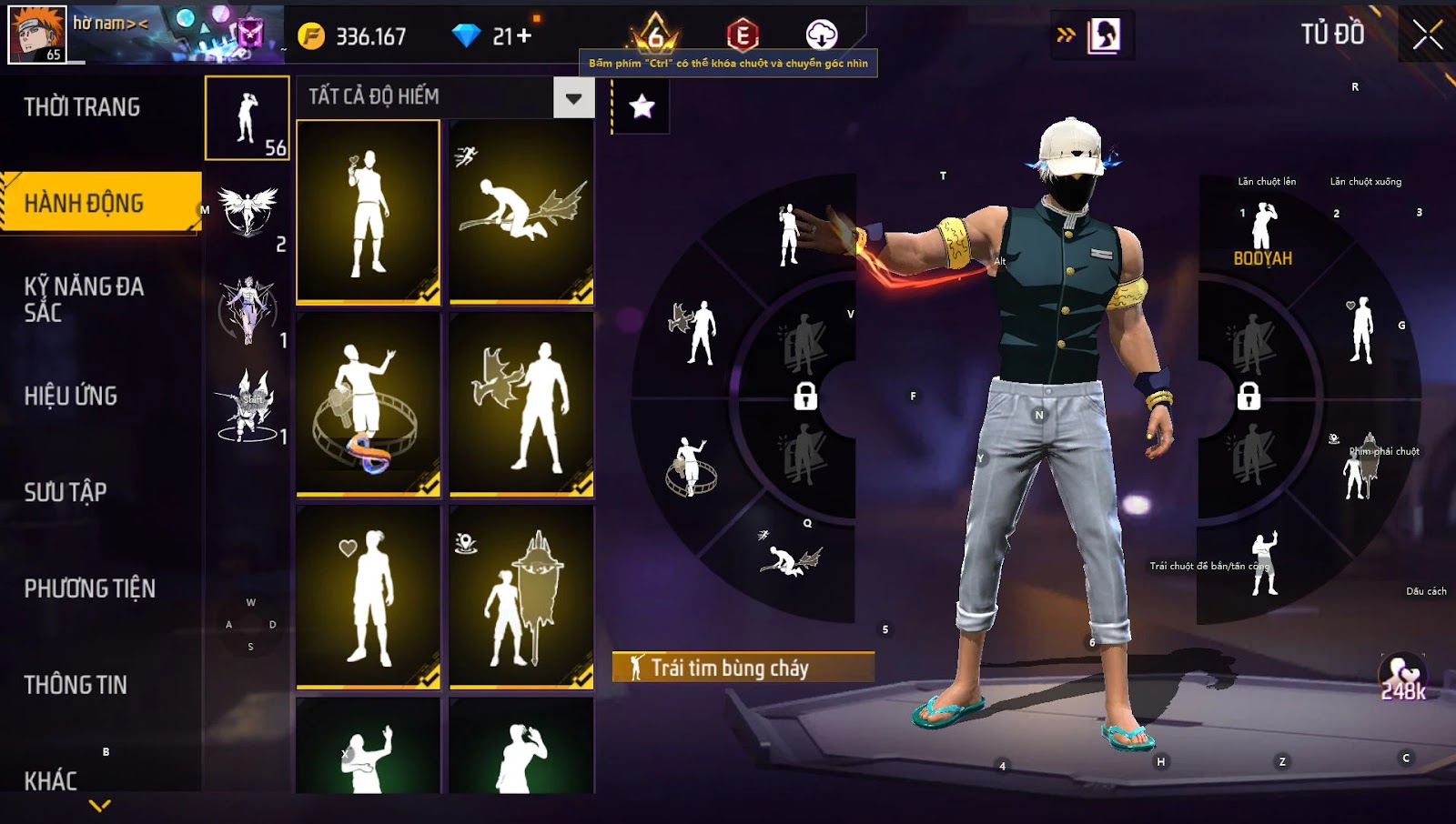Choose the BOOYAH emote wheel slot
The height and width of the screenshot is (824, 1456).
1262,235
